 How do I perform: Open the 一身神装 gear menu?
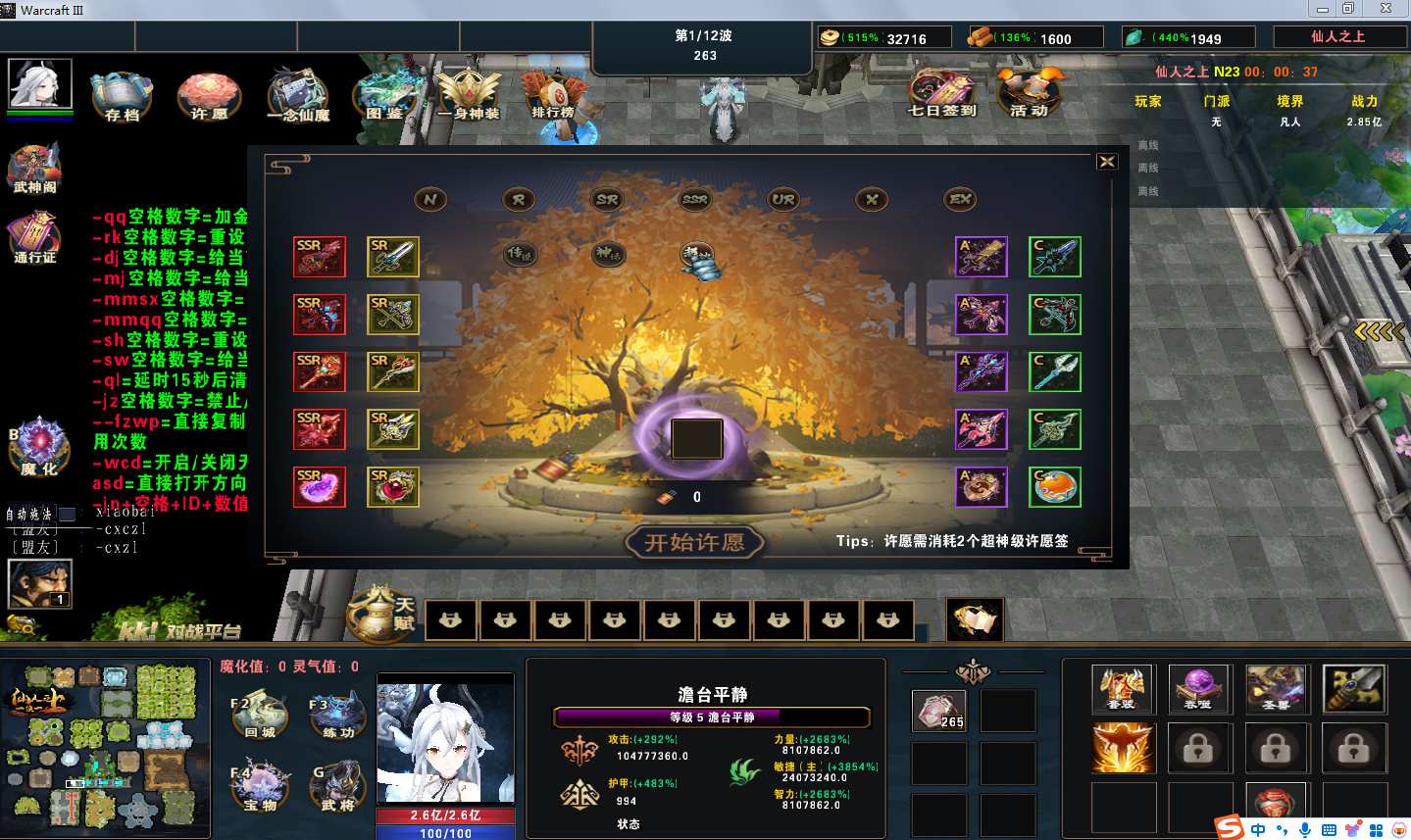click(469, 97)
